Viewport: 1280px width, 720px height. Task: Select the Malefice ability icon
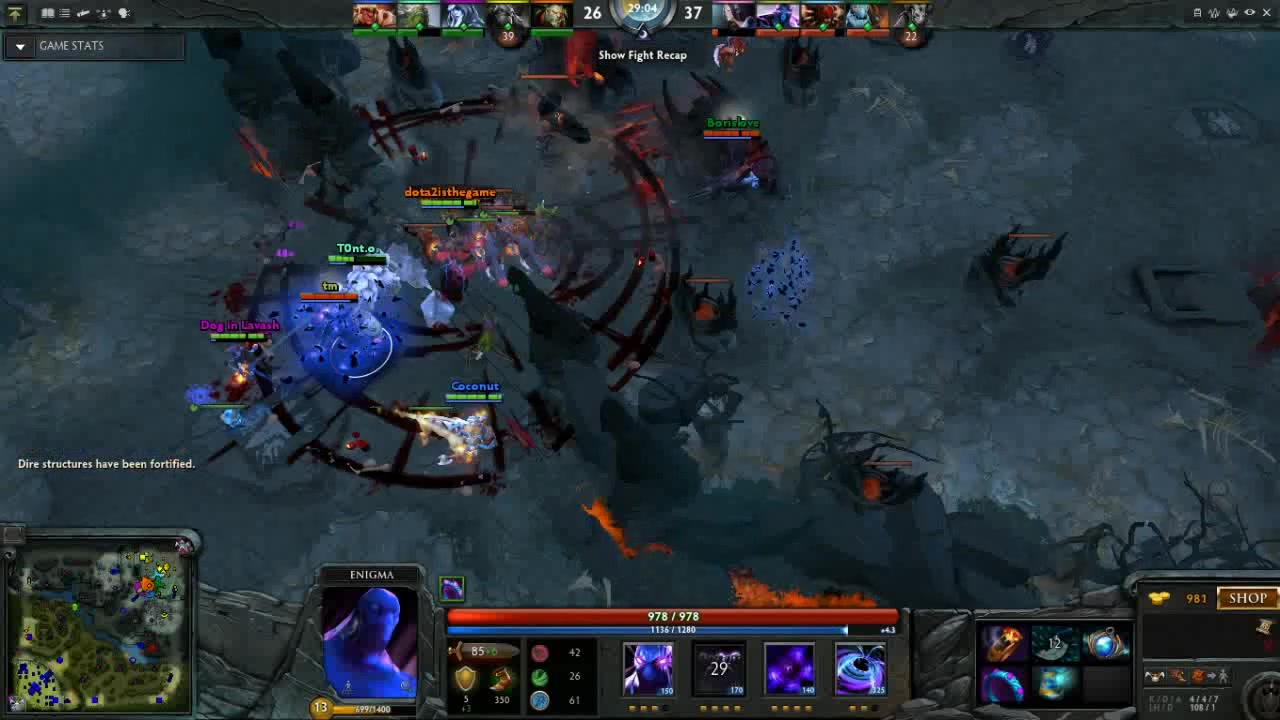tap(648, 668)
